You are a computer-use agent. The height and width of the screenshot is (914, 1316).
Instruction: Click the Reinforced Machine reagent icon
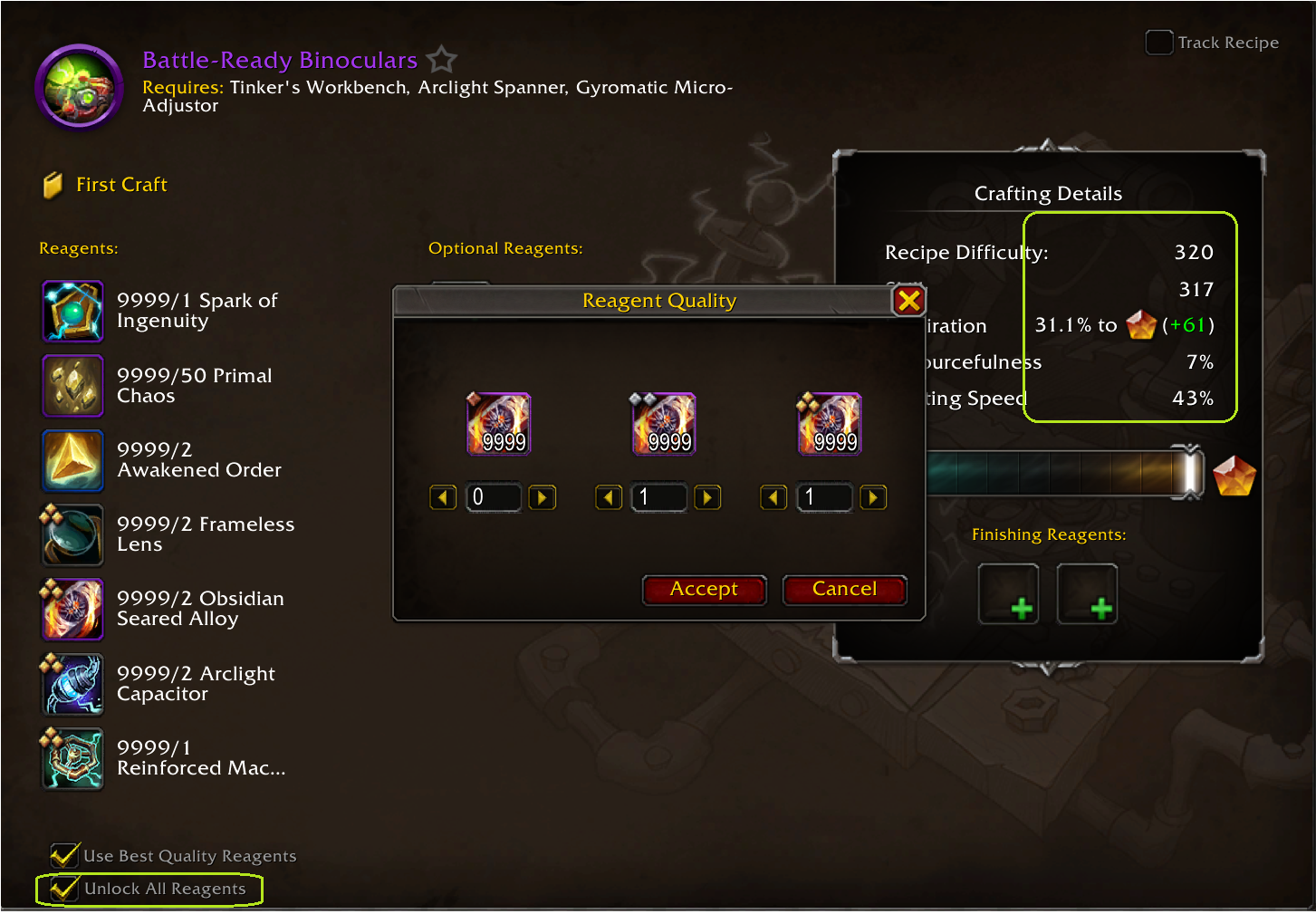tap(72, 758)
